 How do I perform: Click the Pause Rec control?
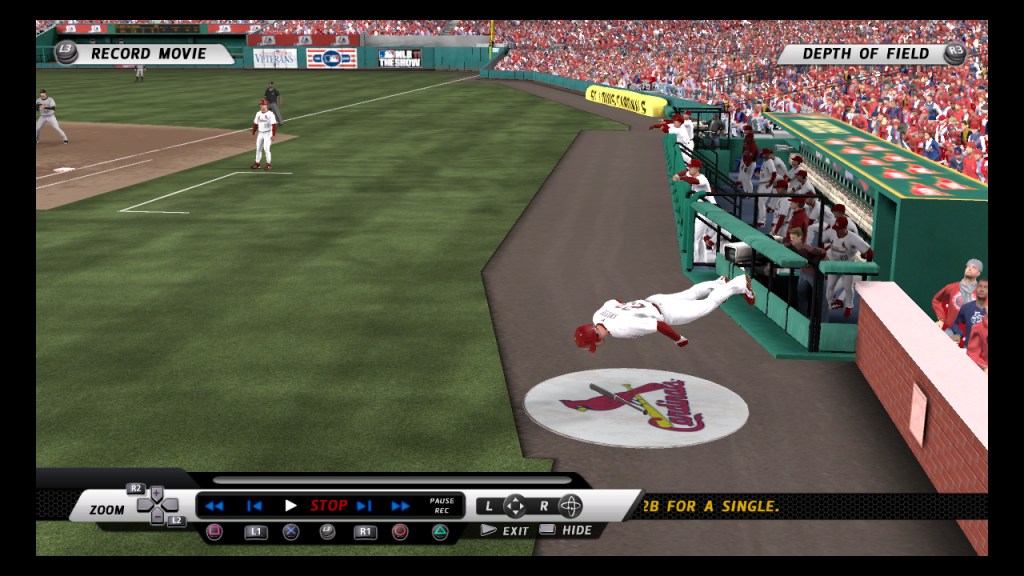tap(441, 506)
